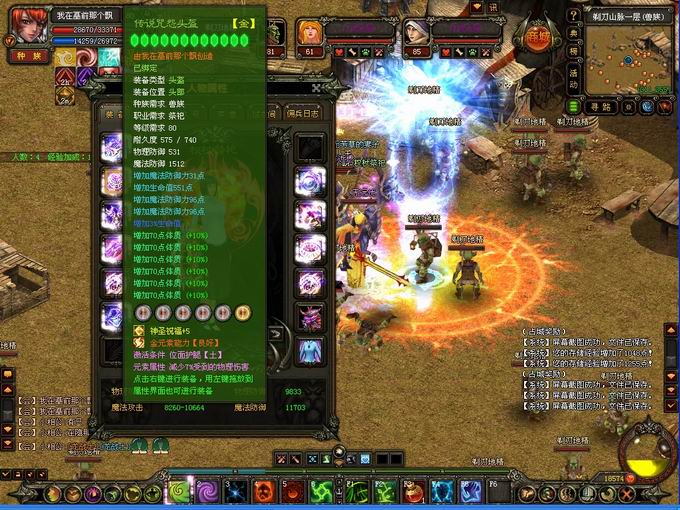Click the 种族 race button

(x=27, y=57)
